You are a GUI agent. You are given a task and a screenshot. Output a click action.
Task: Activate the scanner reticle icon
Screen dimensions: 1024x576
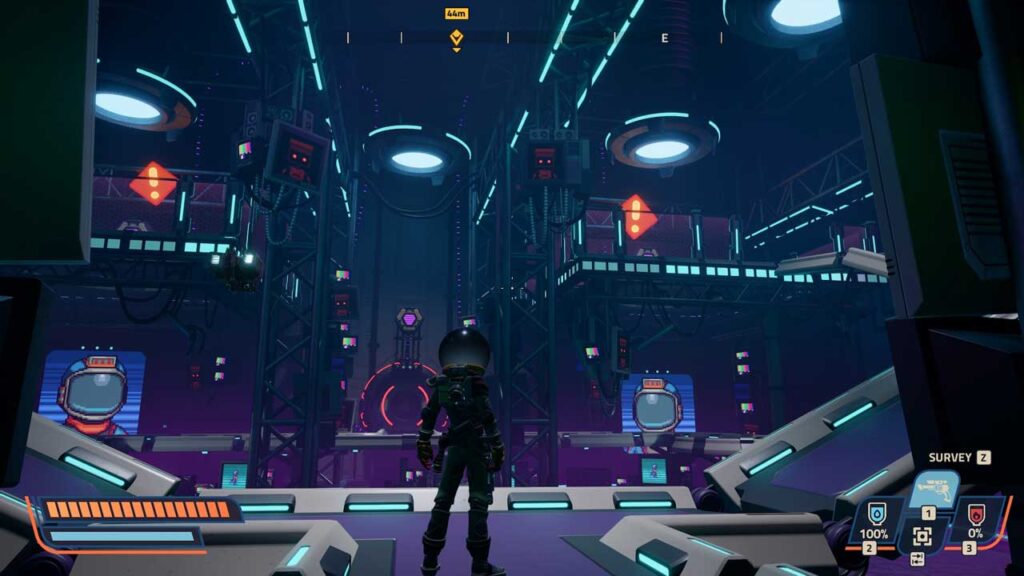[922, 537]
